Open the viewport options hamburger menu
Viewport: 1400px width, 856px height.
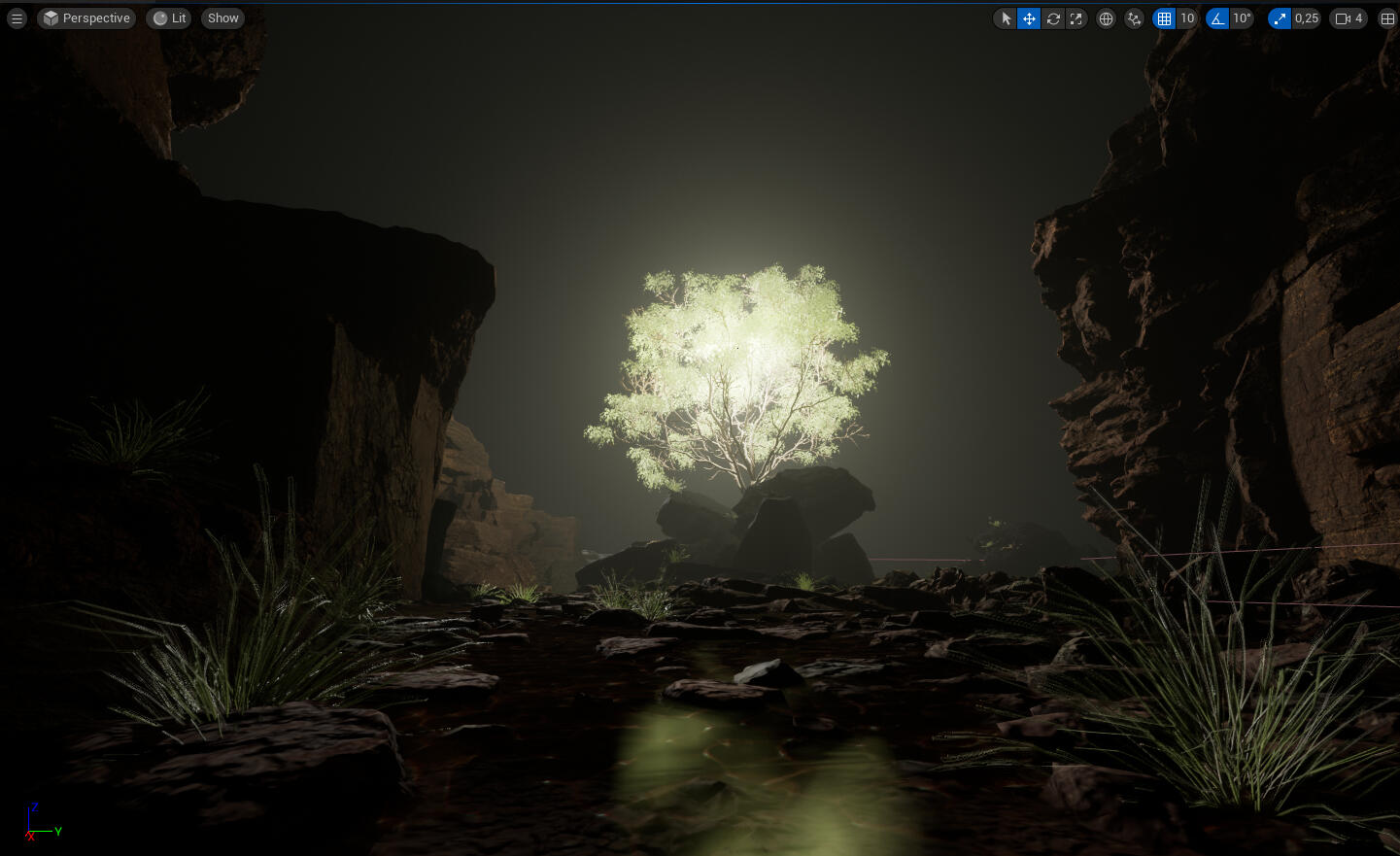click(17, 17)
